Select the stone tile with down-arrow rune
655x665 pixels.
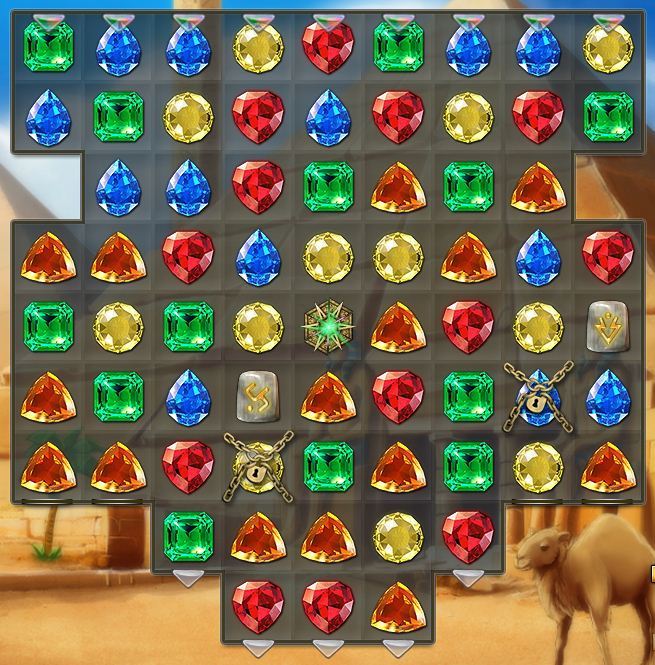[x=607, y=324]
